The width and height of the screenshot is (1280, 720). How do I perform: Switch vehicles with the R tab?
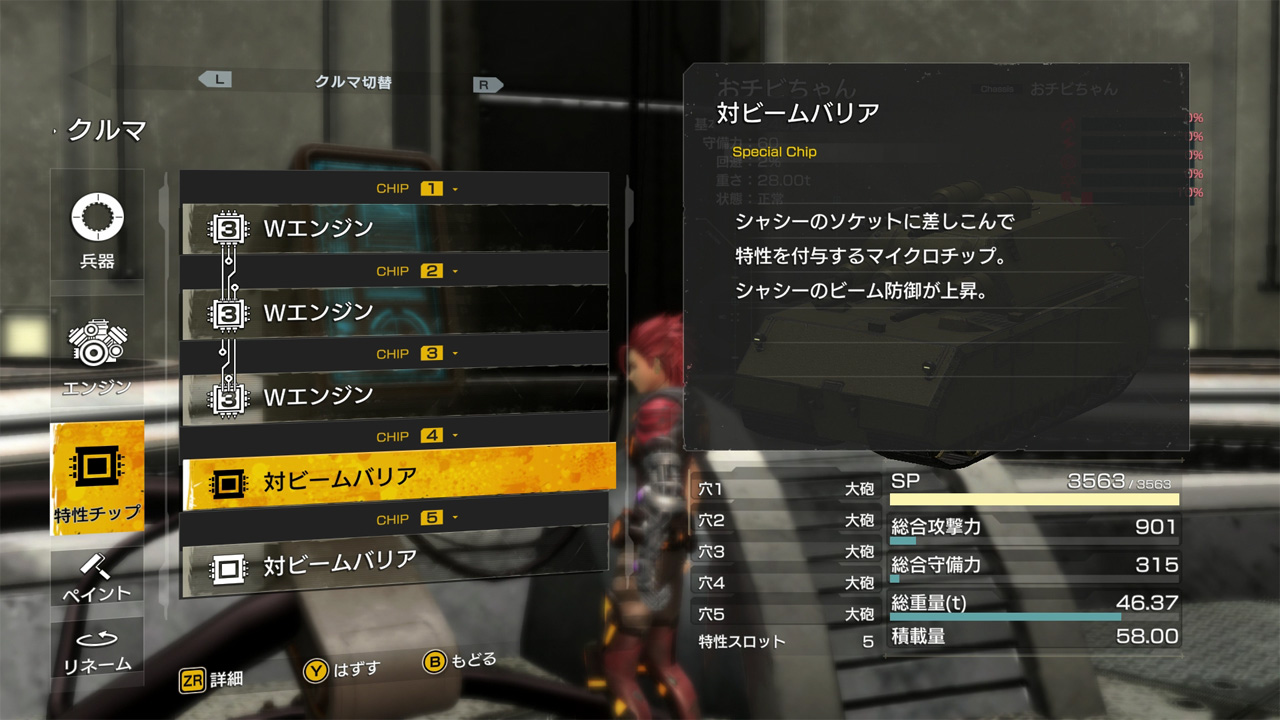click(x=487, y=84)
